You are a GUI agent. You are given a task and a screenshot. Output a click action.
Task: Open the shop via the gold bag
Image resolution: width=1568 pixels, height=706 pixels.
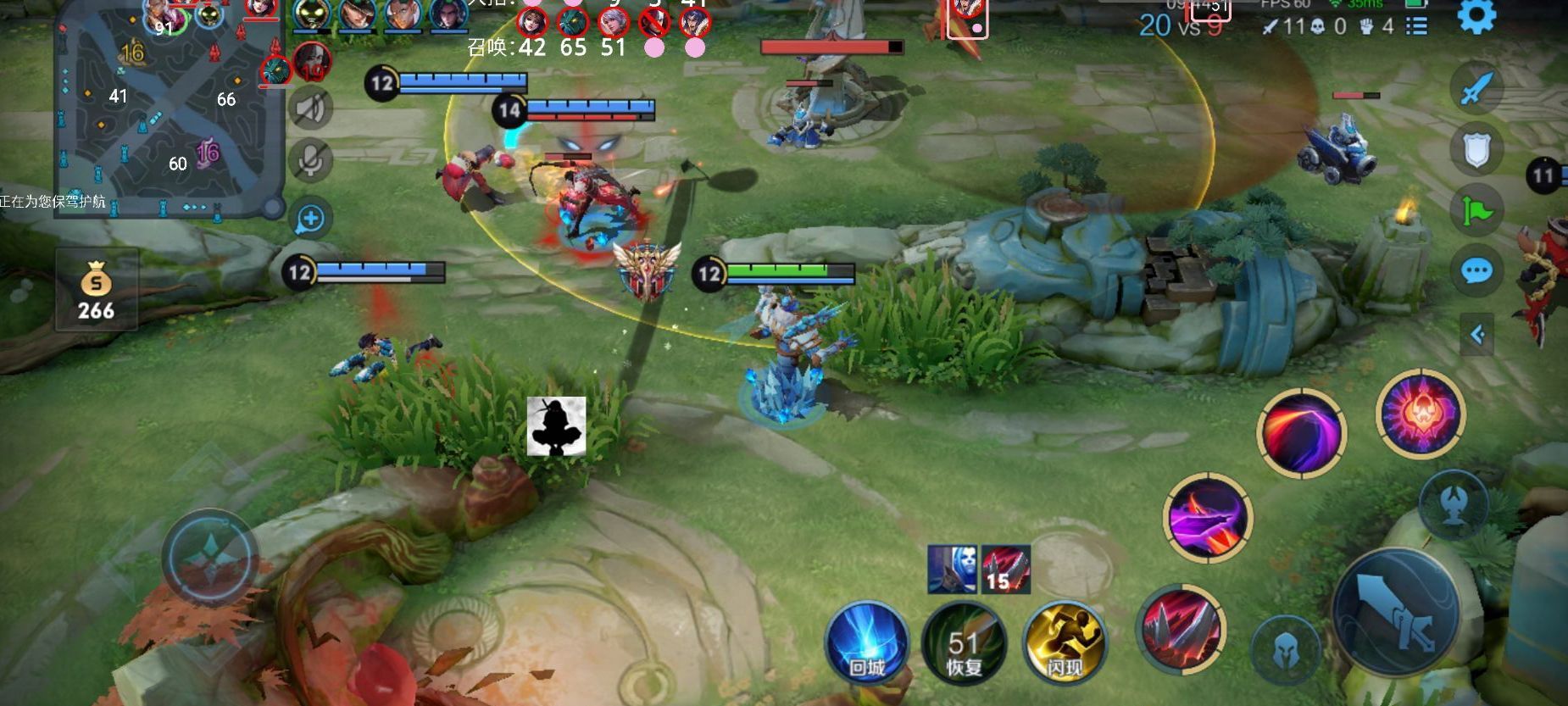(x=96, y=290)
